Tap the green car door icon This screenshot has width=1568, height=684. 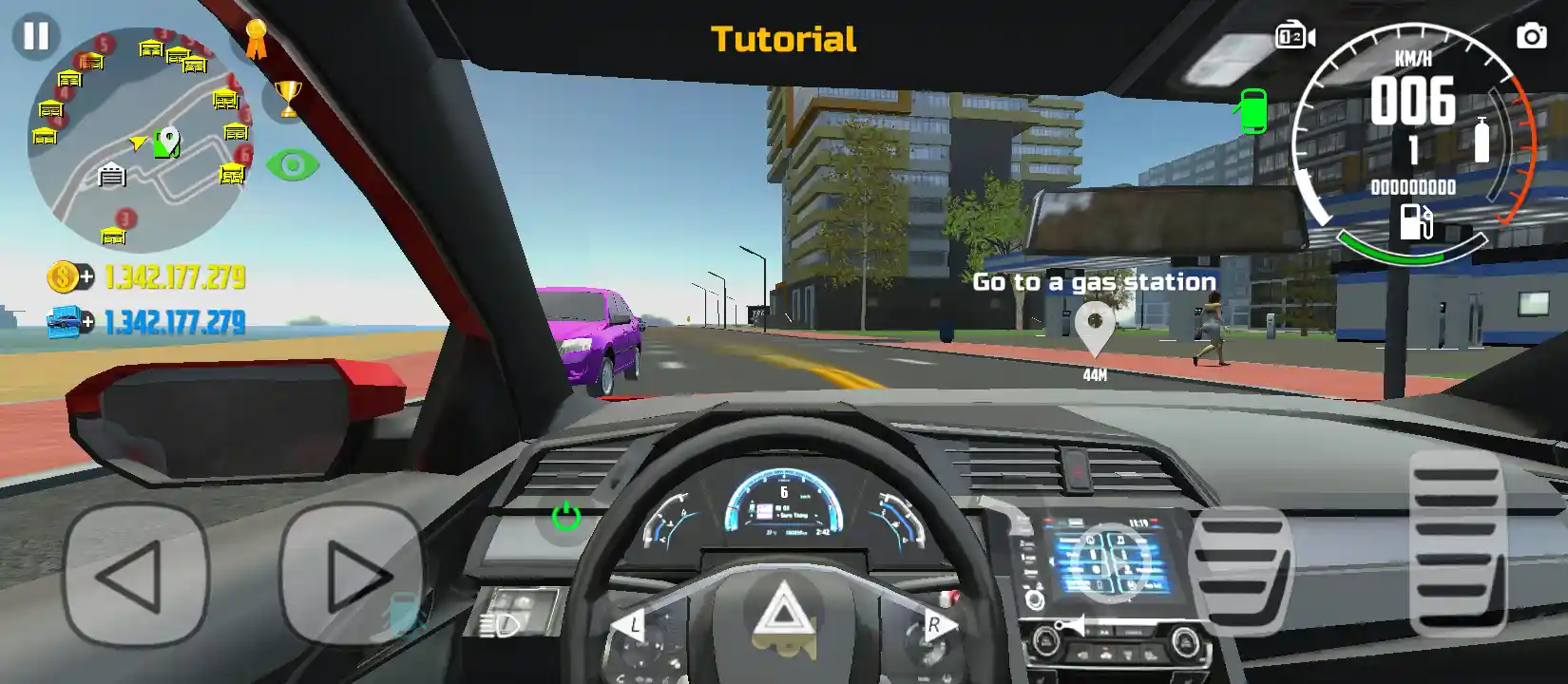1253,111
